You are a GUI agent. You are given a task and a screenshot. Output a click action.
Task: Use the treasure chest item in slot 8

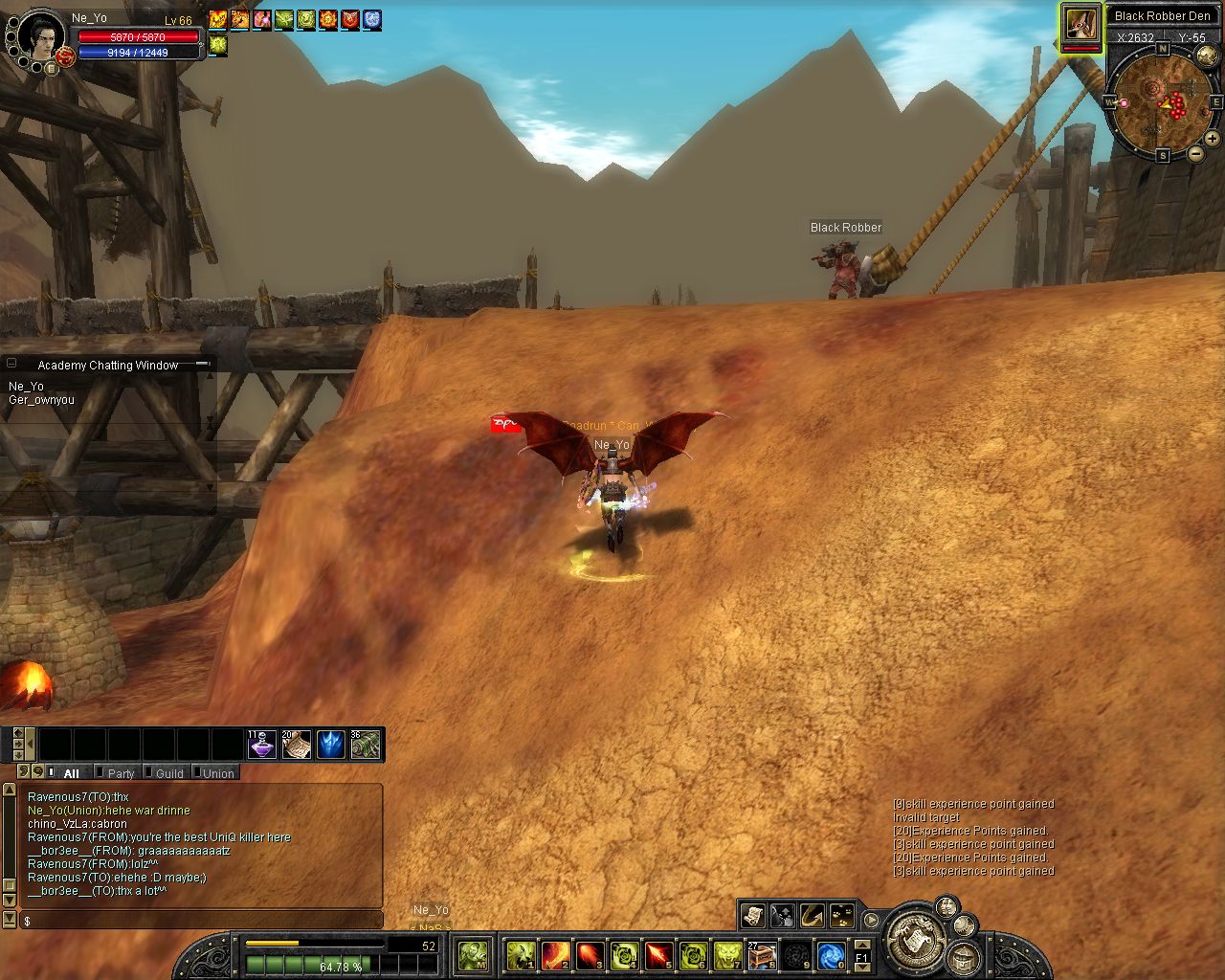tap(762, 955)
